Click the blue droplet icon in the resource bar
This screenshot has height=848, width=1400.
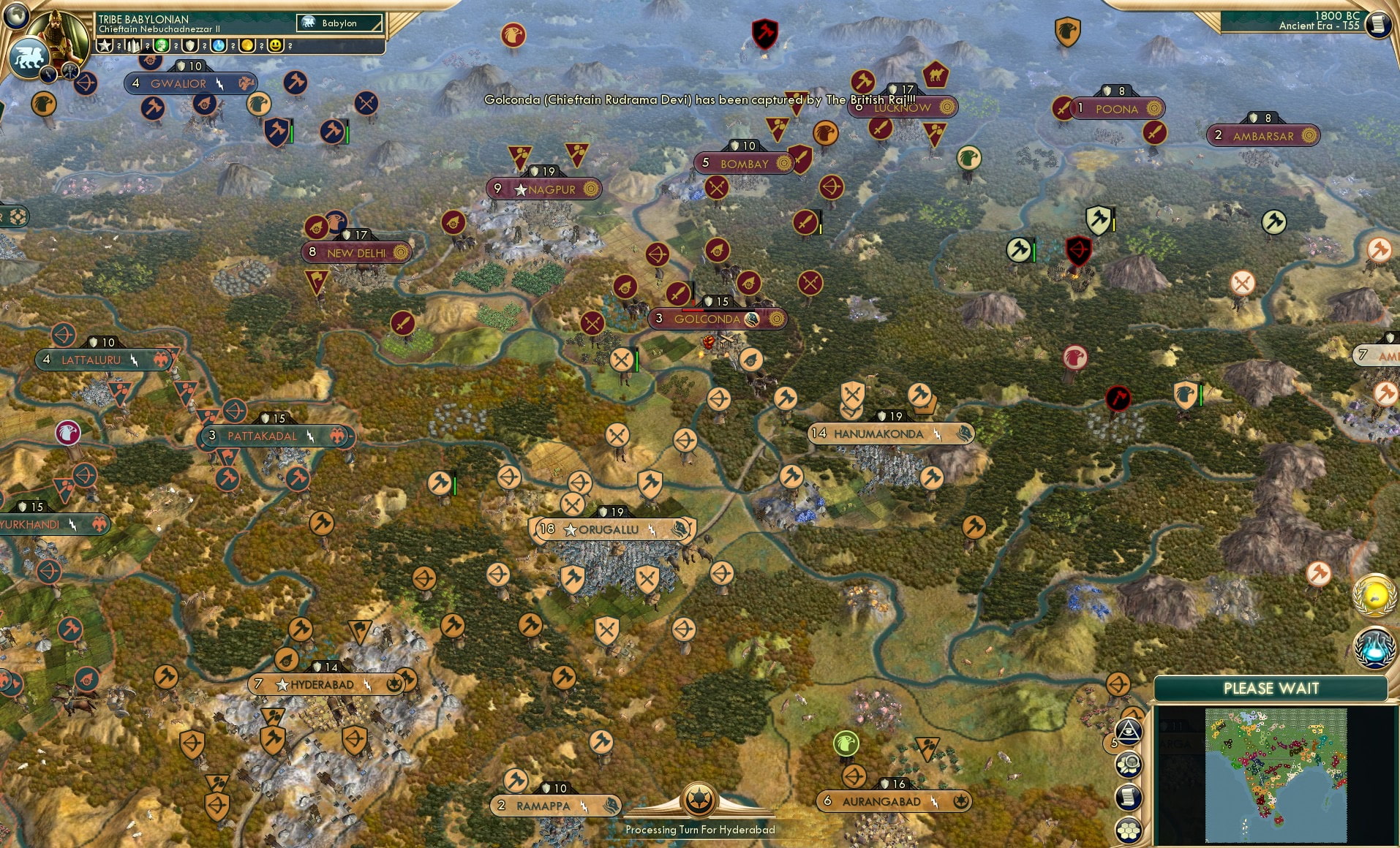click(x=217, y=46)
